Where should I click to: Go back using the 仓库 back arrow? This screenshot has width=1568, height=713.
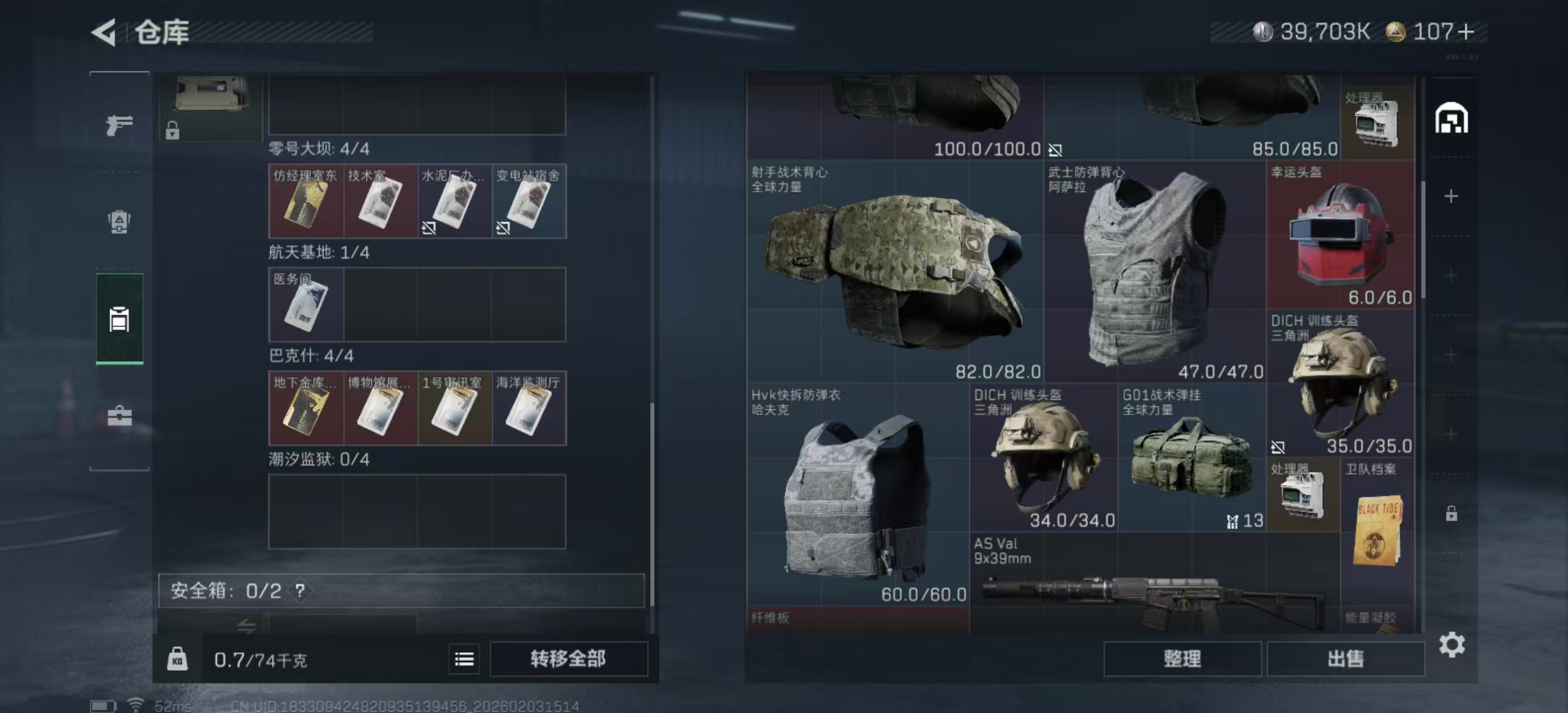pyautogui.click(x=102, y=32)
